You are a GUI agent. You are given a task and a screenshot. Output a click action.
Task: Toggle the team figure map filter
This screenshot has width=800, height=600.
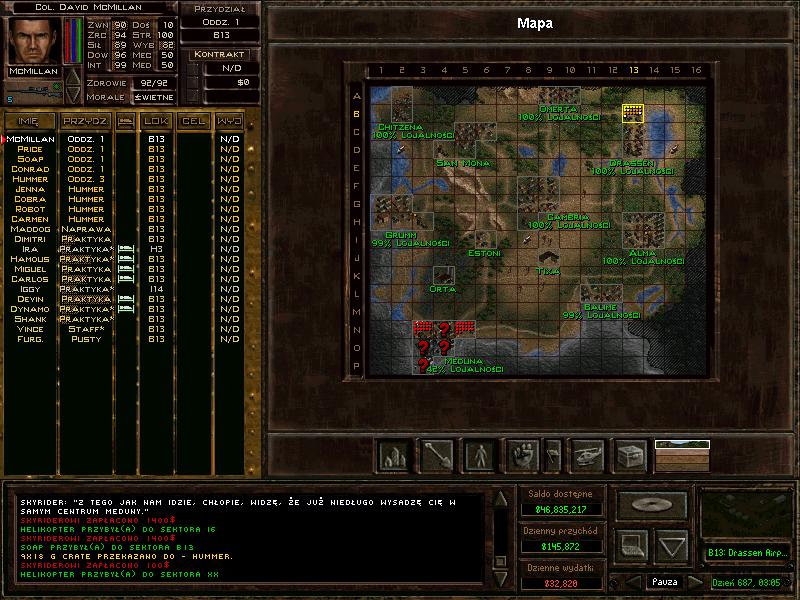click(481, 456)
